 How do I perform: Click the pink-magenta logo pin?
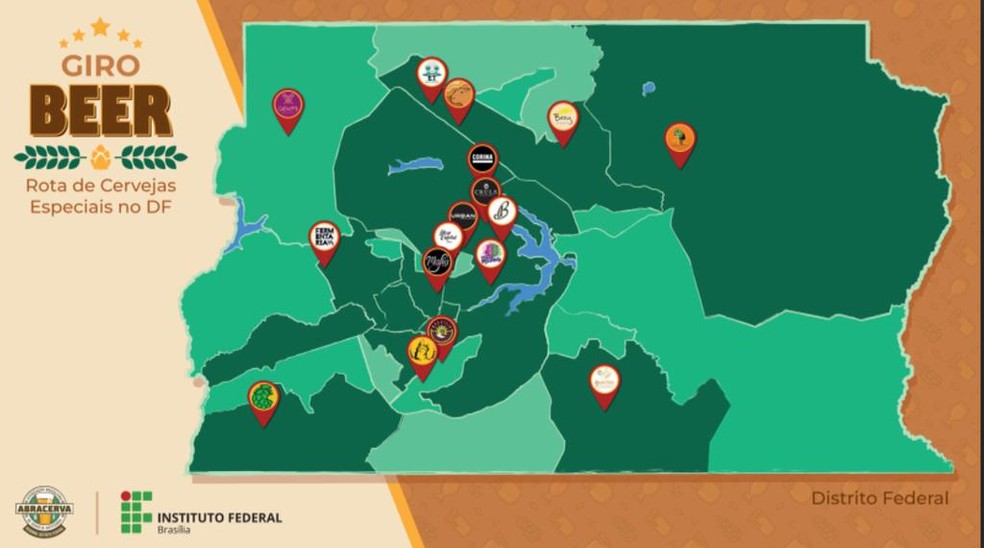pyautogui.click(x=288, y=105)
